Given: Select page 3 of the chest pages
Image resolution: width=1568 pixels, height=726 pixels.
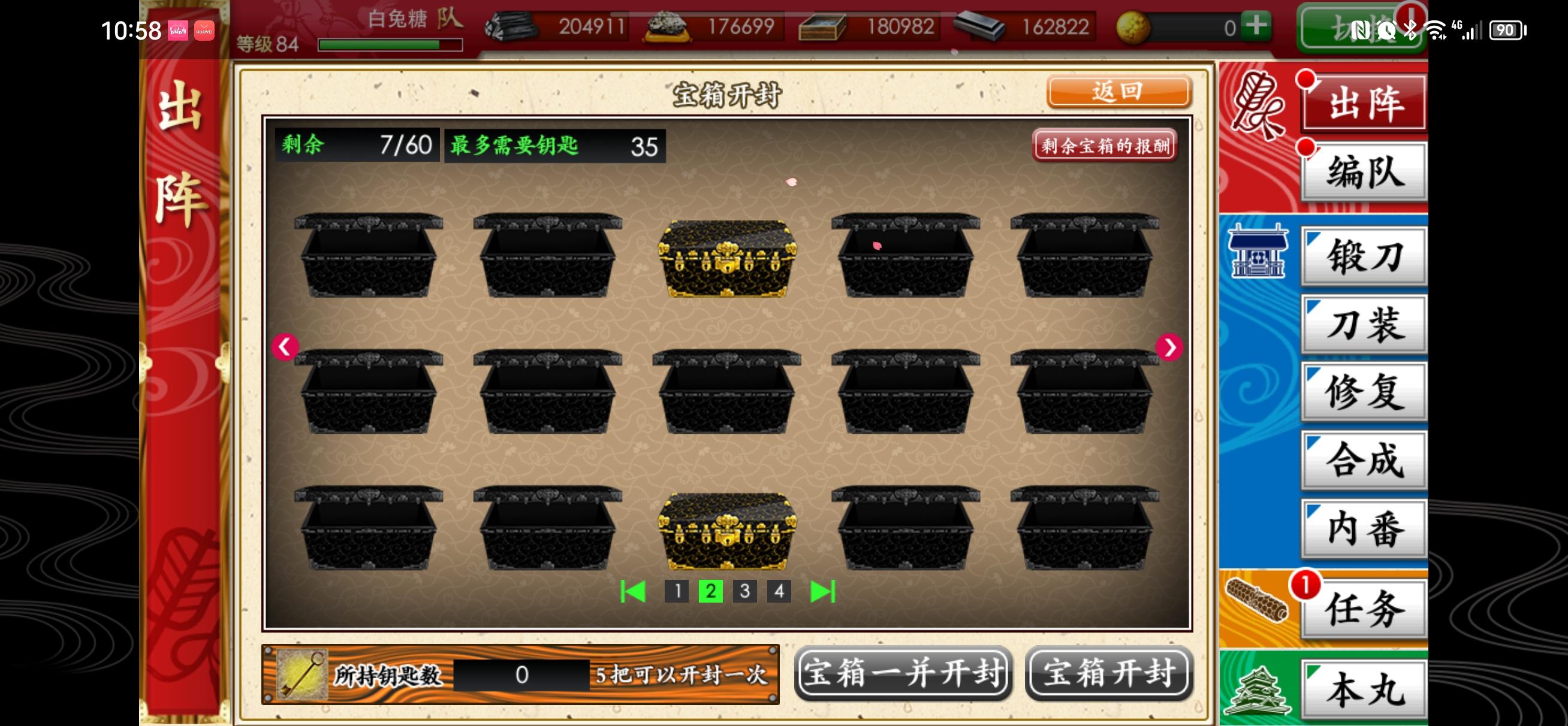Looking at the screenshot, I should (744, 590).
